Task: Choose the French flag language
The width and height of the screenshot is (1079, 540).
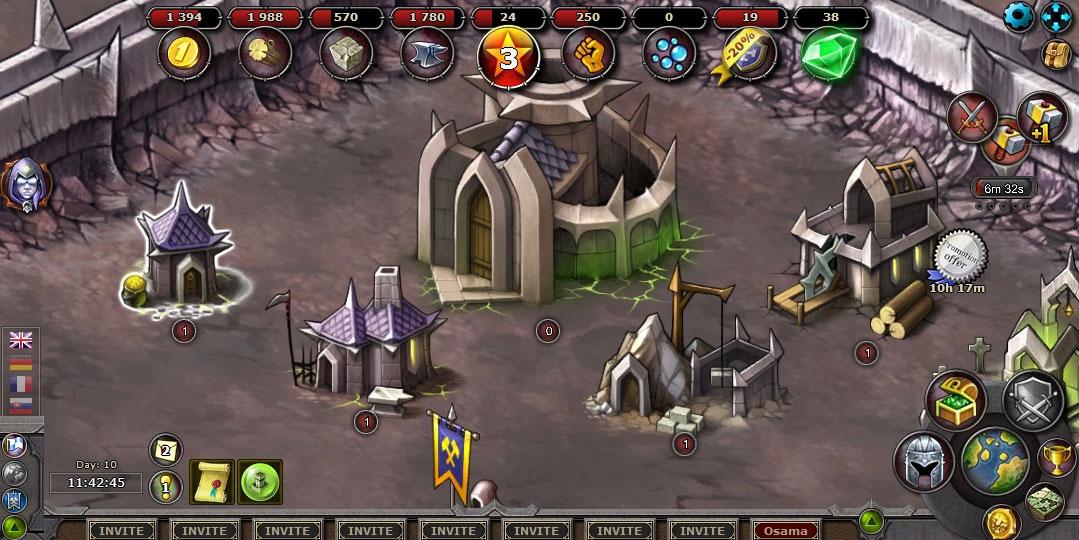Action: tap(20, 383)
